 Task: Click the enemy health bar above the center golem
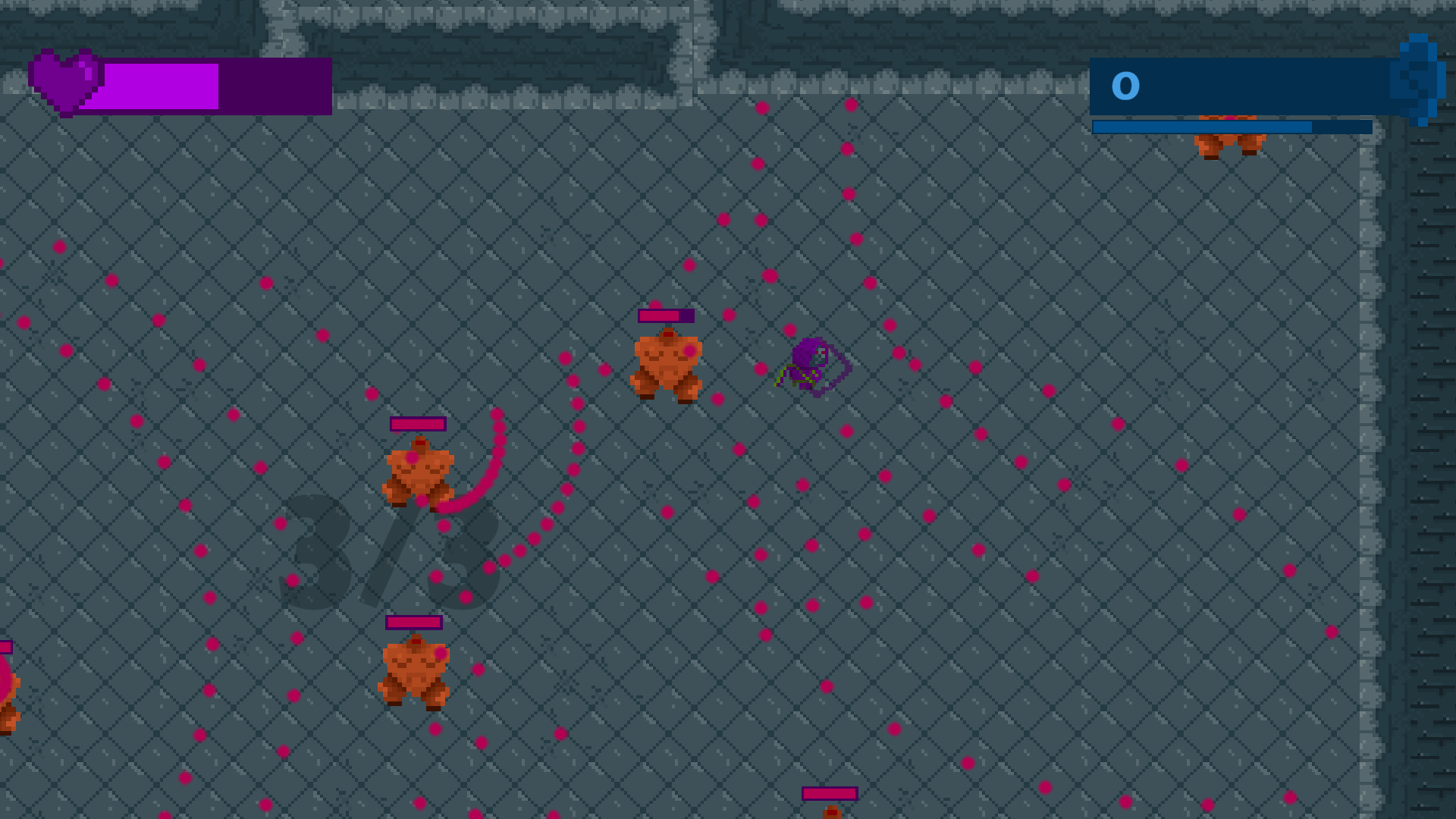pos(667,315)
